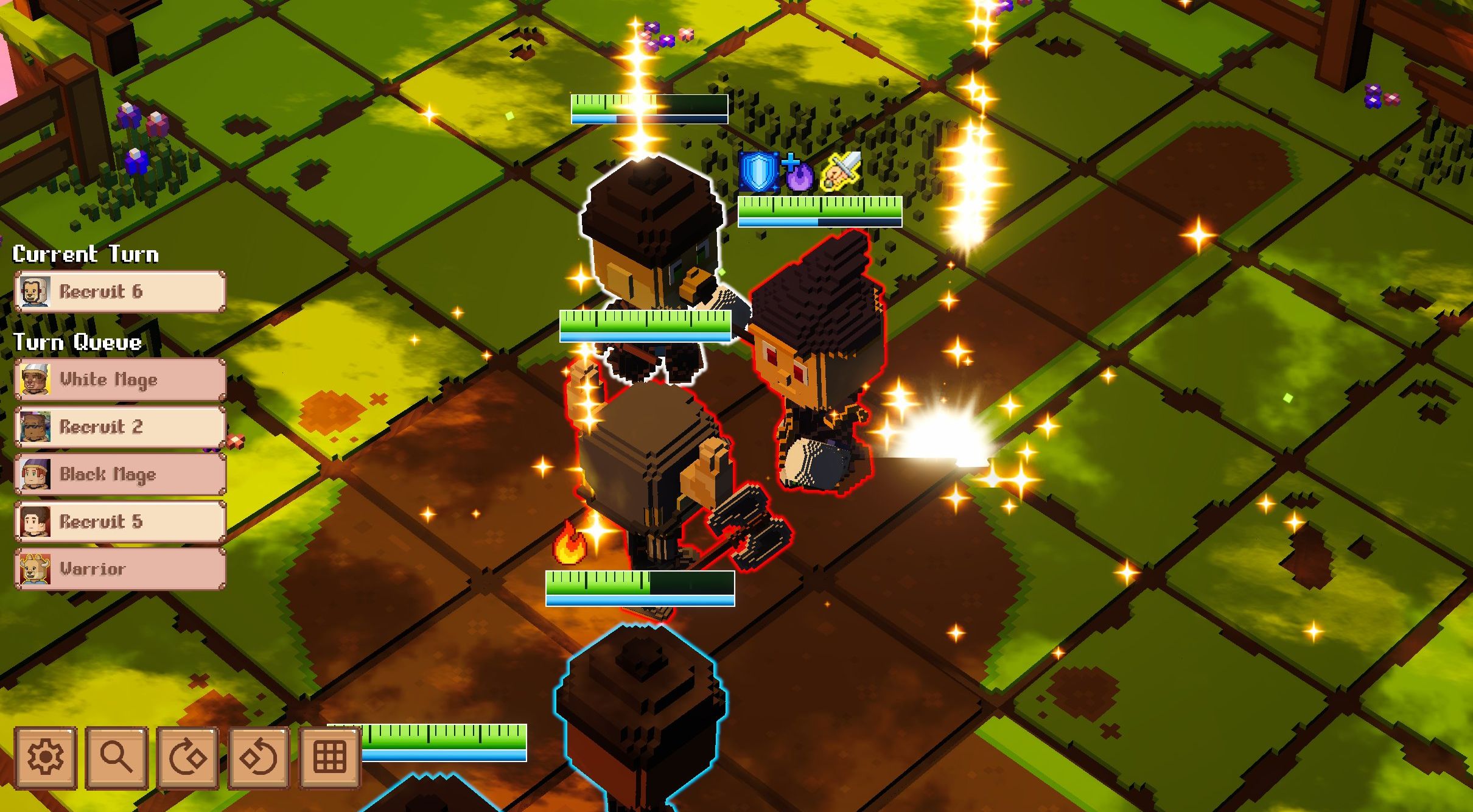Toggle the grid overlay button
The image size is (1473, 812).
(330, 757)
